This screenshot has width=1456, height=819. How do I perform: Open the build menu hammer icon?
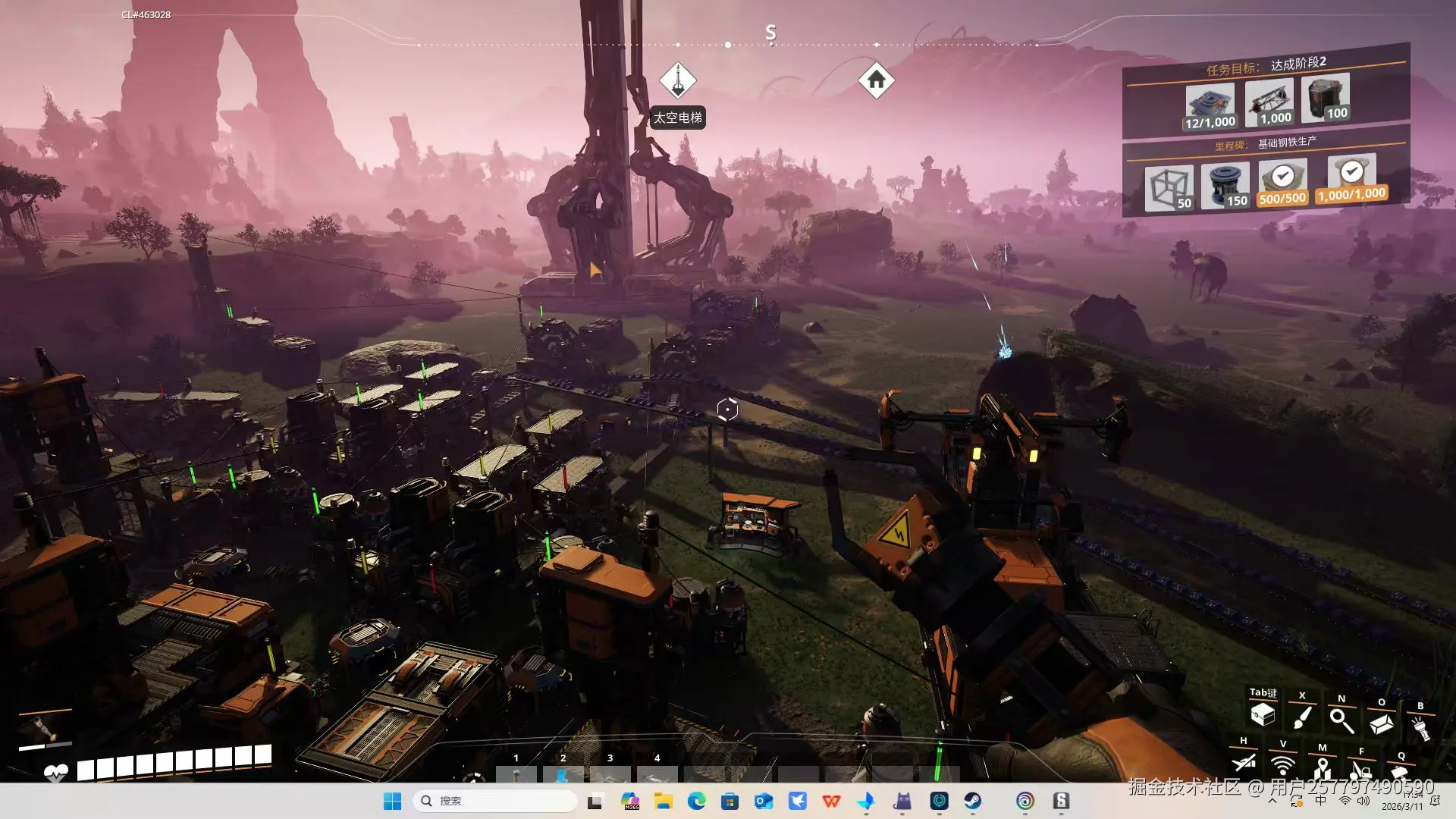click(1401, 773)
